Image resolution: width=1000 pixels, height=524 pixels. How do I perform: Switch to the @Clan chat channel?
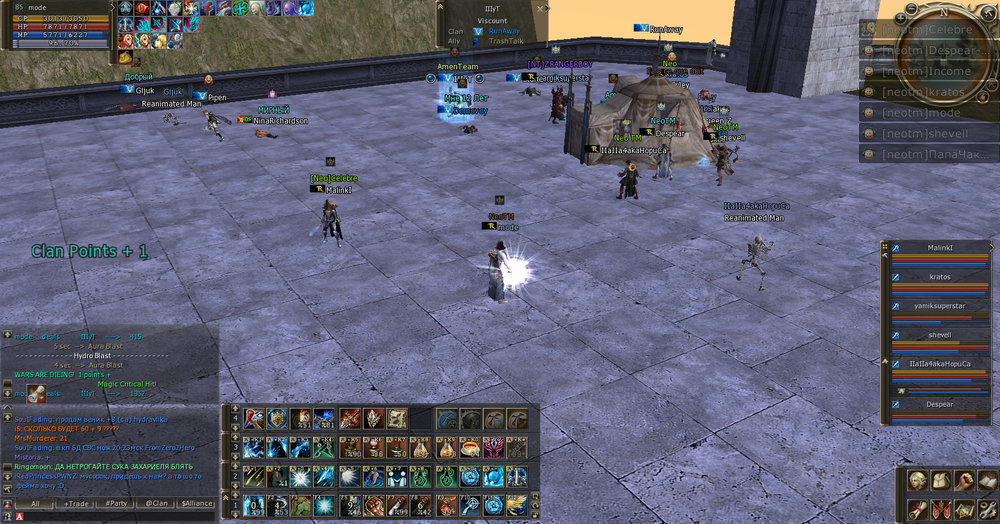(156, 504)
